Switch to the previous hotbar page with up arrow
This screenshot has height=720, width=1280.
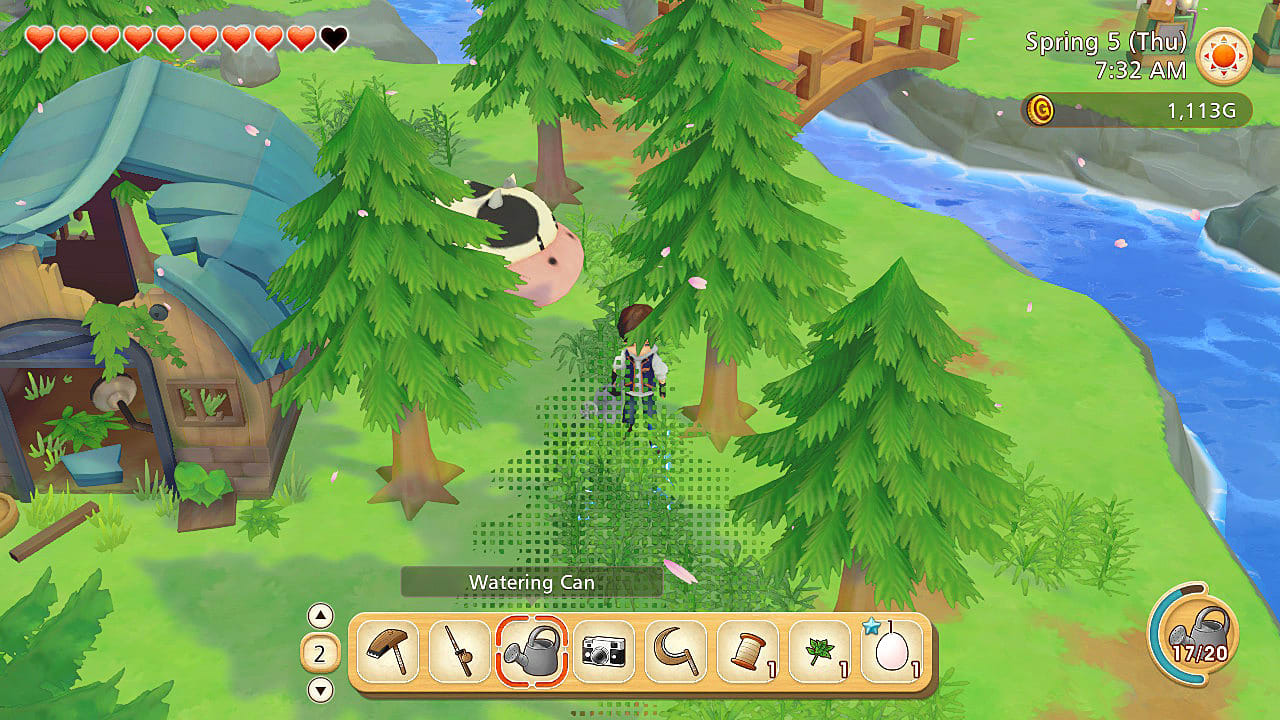(x=320, y=616)
